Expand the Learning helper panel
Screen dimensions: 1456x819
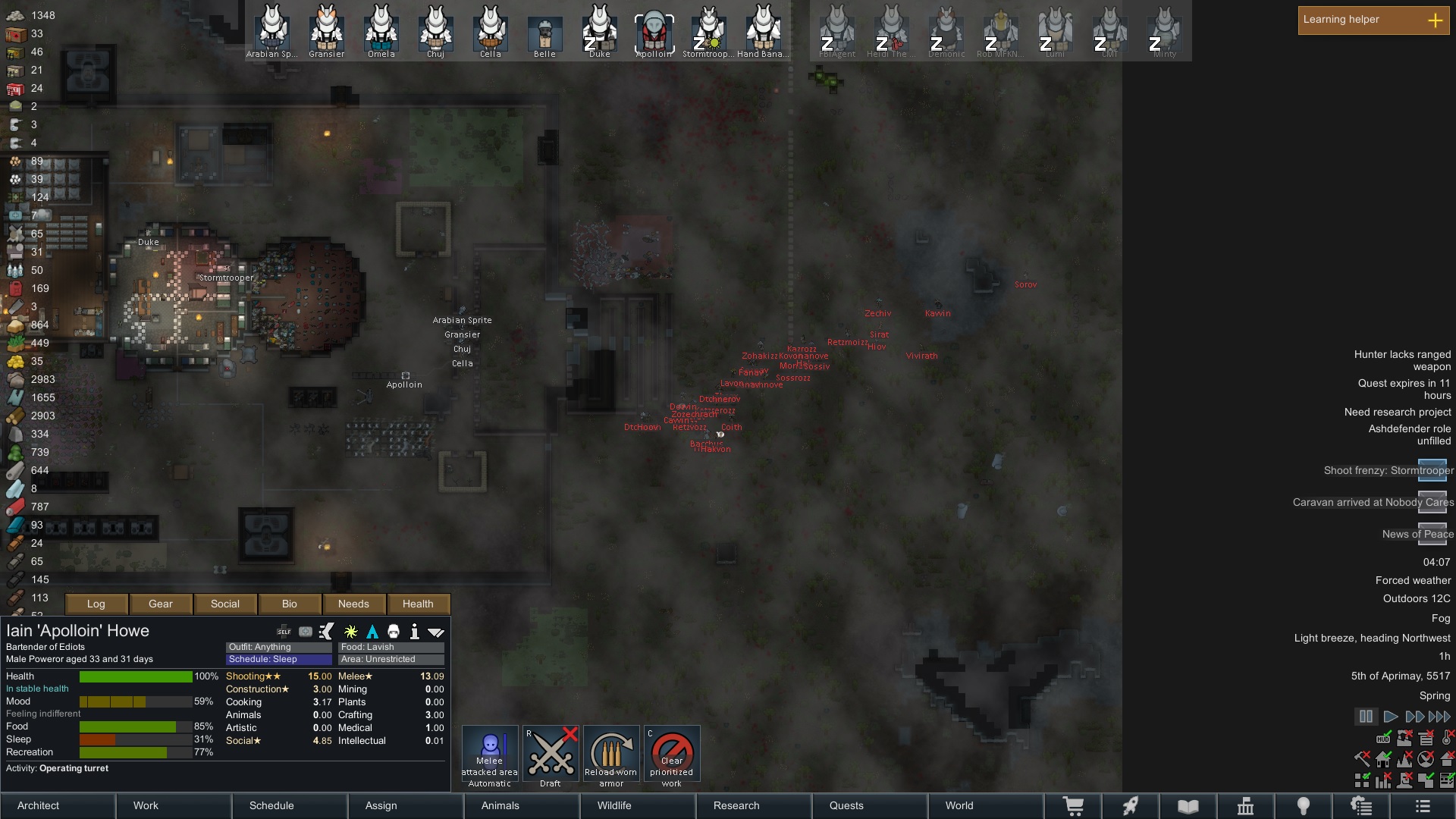(1435, 20)
